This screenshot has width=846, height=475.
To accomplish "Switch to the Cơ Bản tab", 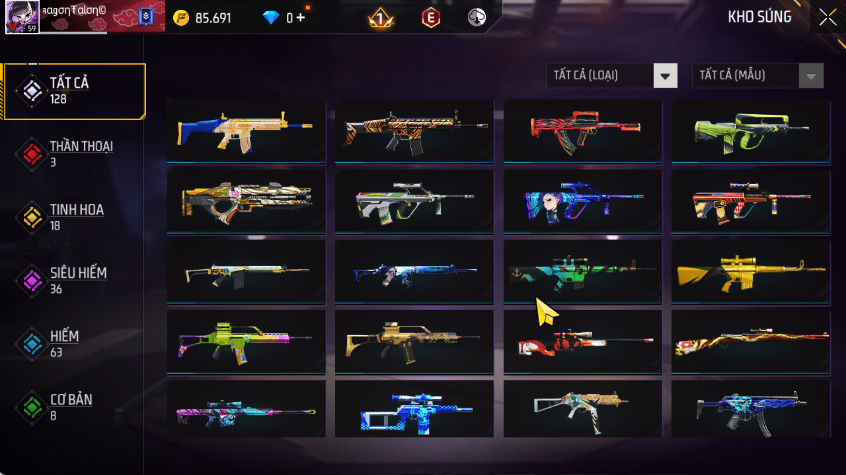I will [74, 406].
